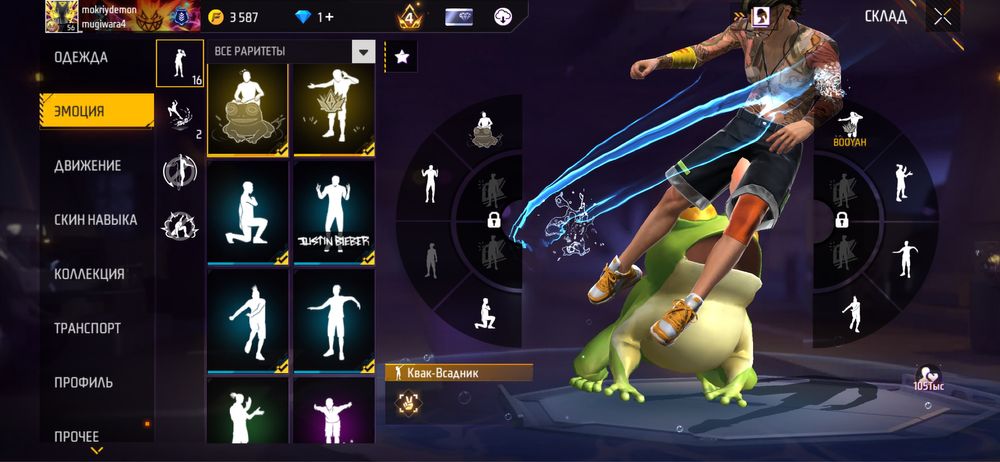
Task: Select the kneeling emote tile
Action: 247,212
